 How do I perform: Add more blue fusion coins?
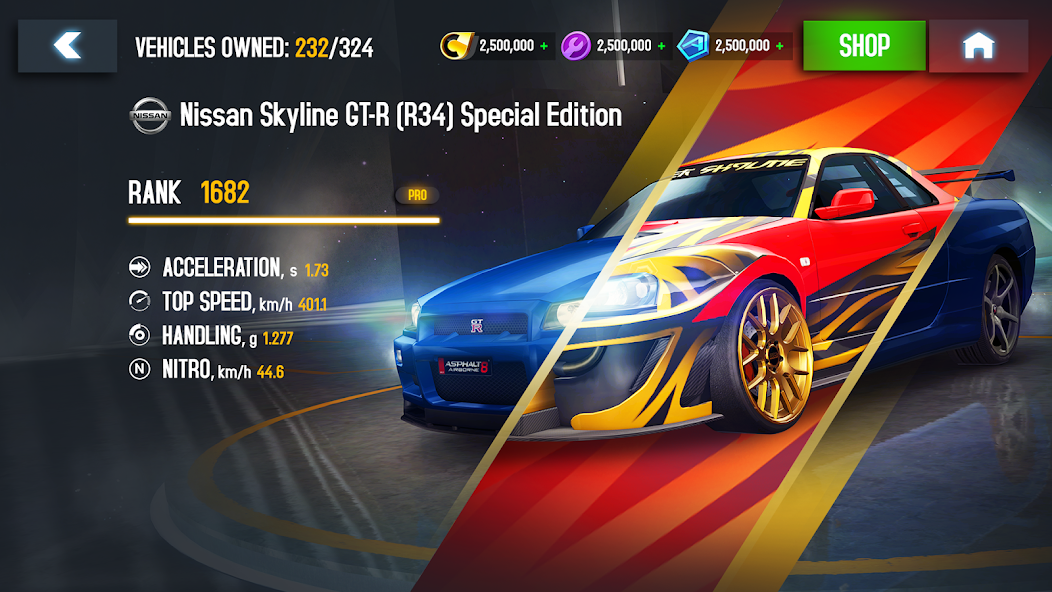point(780,46)
